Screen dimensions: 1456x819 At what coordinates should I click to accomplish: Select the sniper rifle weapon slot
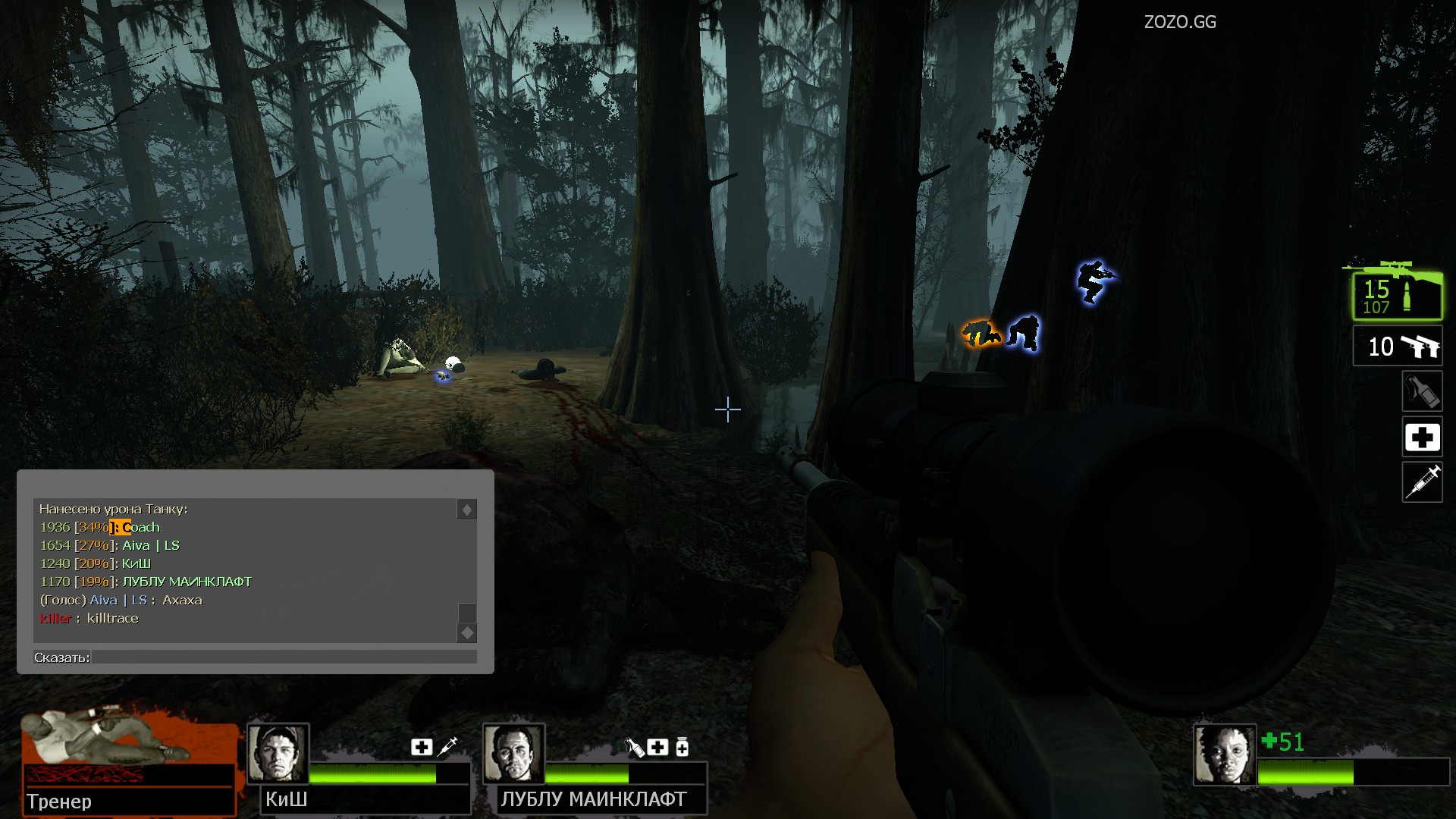1398,296
